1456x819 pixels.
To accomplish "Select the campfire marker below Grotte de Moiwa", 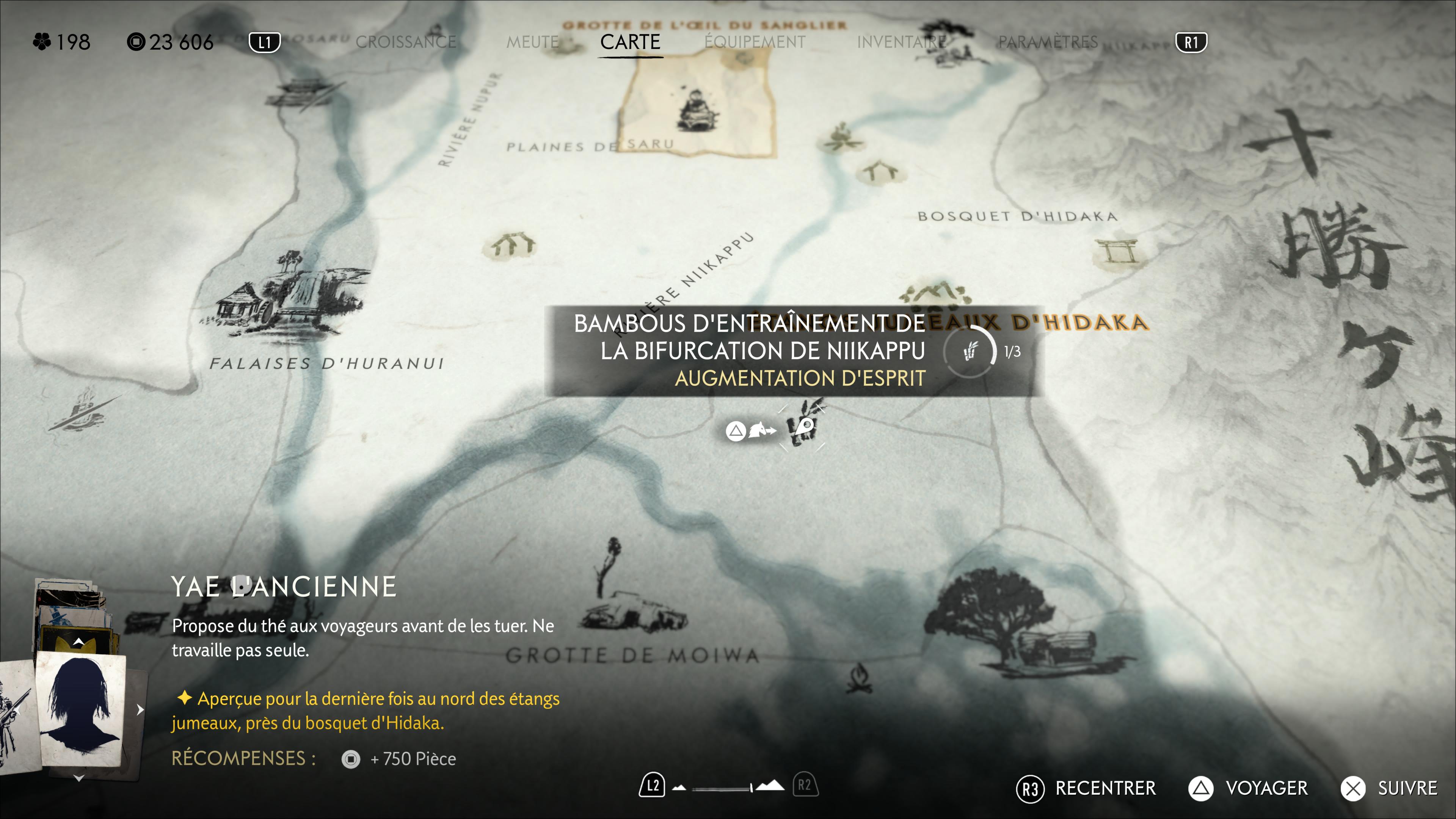I will click(x=859, y=678).
